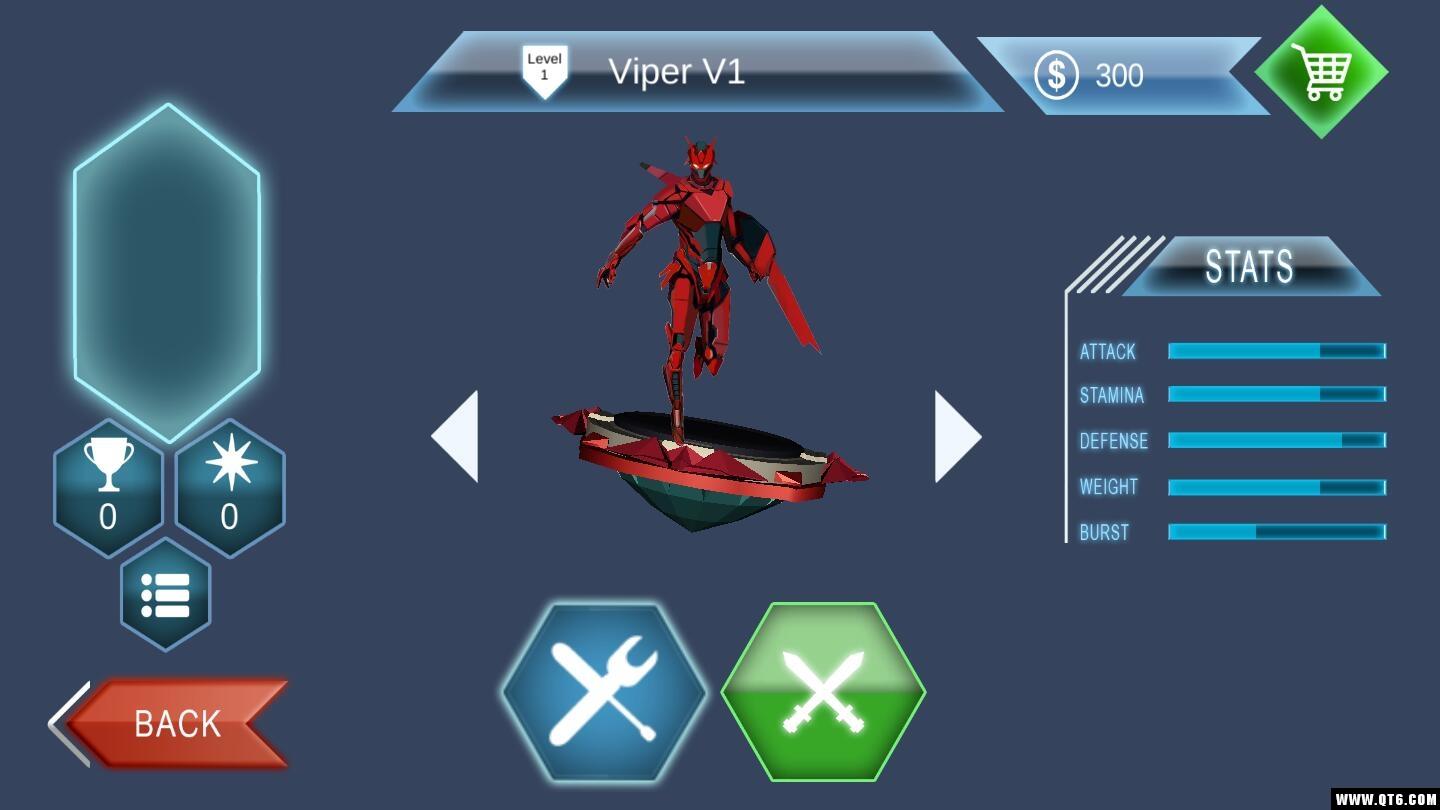Start battle with the crossed swords button
The height and width of the screenshot is (810, 1440).
tap(823, 692)
